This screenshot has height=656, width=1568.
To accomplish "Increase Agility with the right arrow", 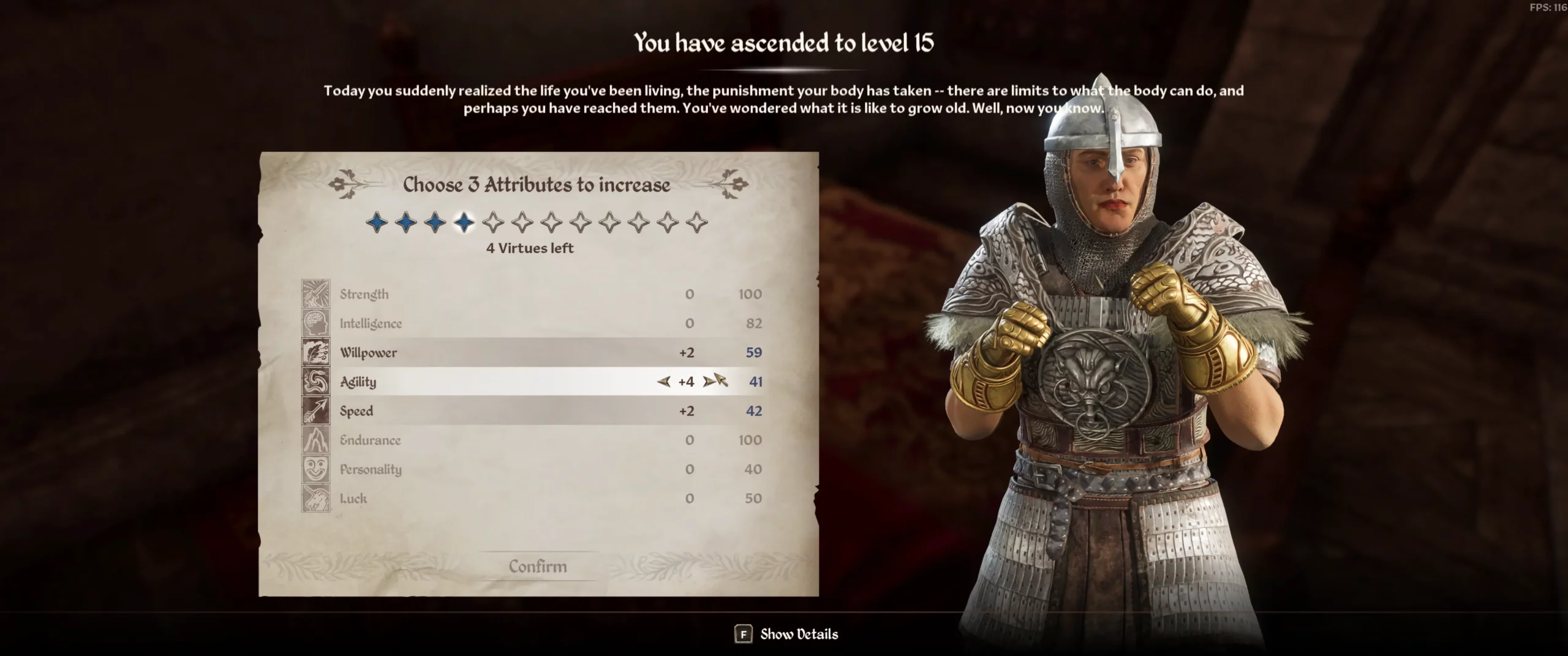I will pos(709,382).
